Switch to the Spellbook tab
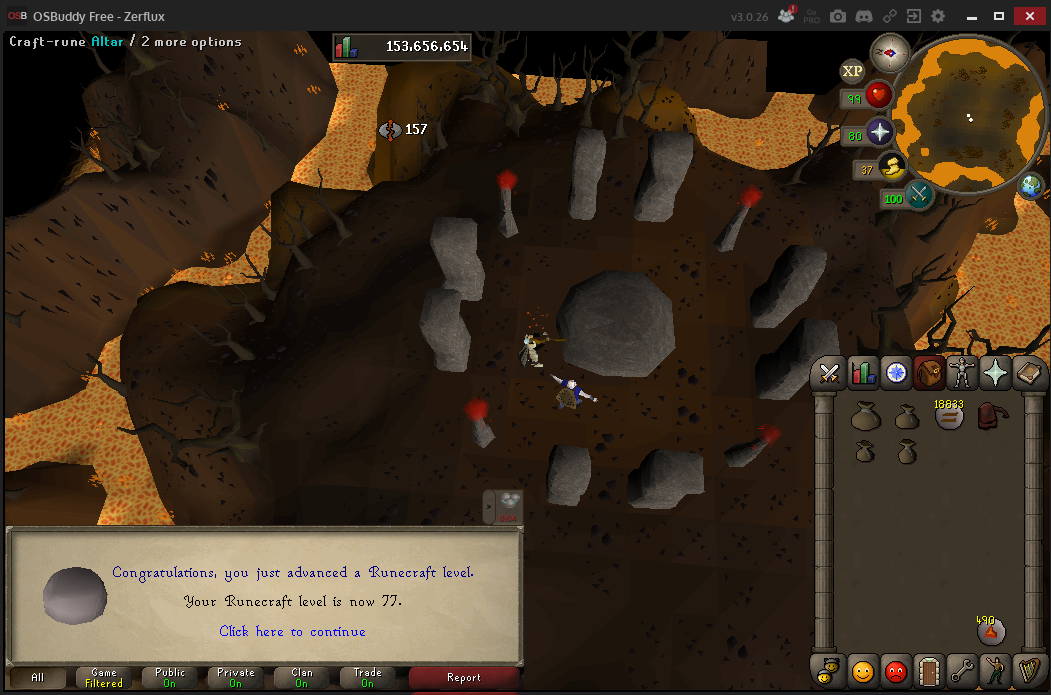The height and width of the screenshot is (695, 1051). click(x=1028, y=374)
